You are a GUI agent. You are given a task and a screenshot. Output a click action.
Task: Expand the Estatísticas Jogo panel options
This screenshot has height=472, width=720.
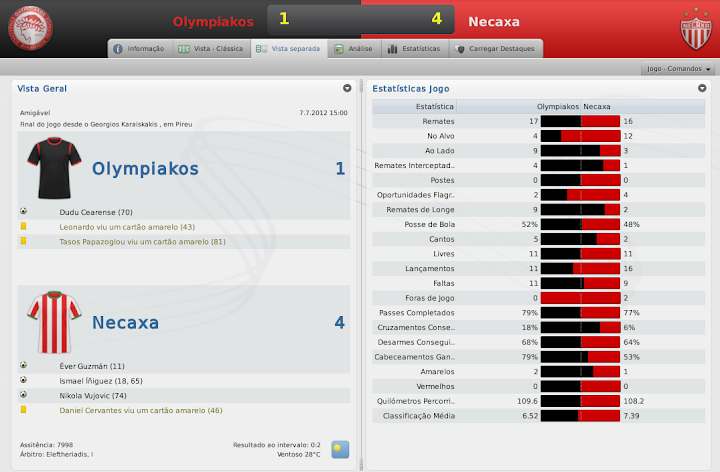point(702,88)
